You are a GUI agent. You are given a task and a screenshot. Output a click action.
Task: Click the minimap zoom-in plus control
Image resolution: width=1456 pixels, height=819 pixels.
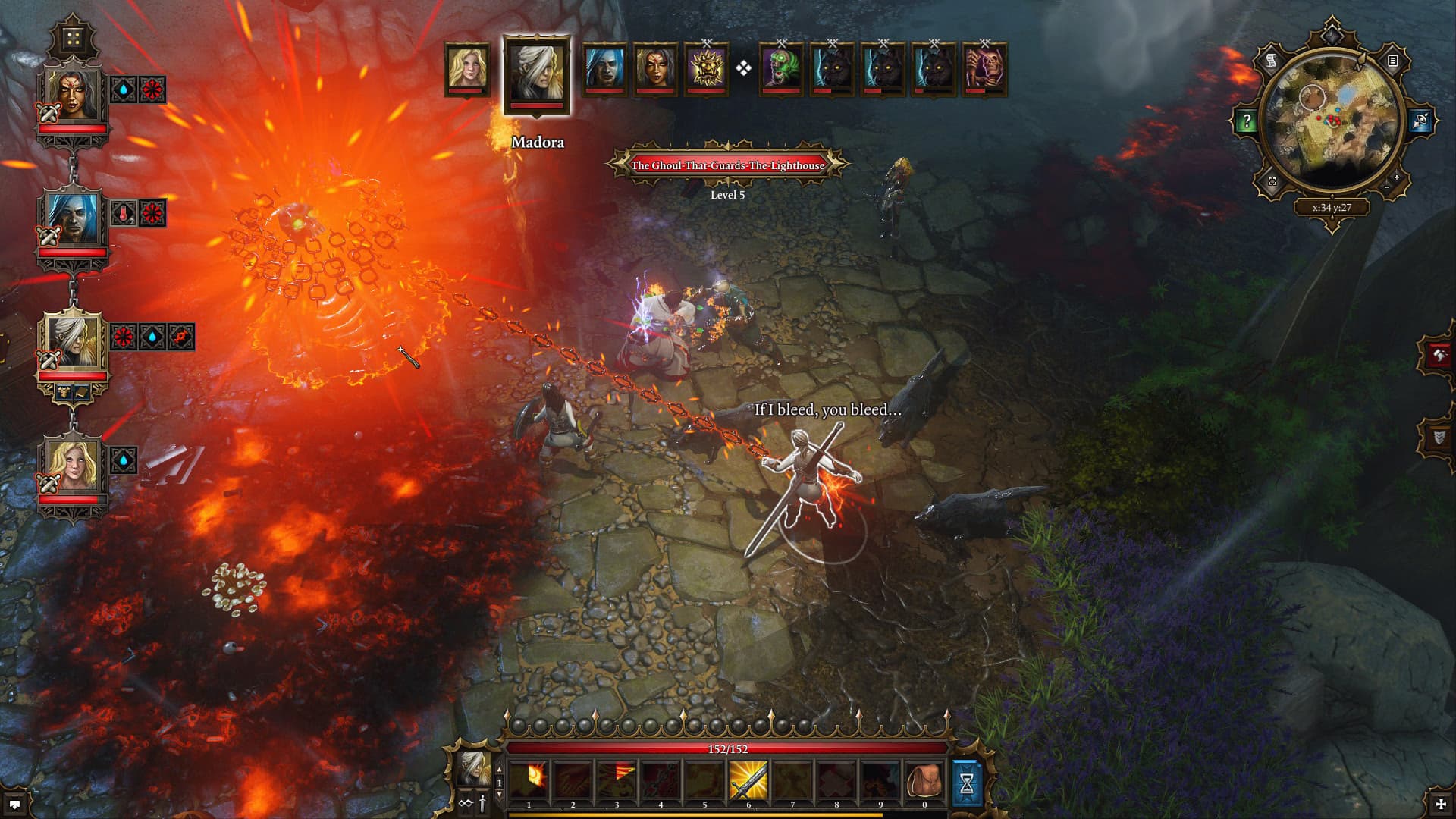(x=1396, y=177)
